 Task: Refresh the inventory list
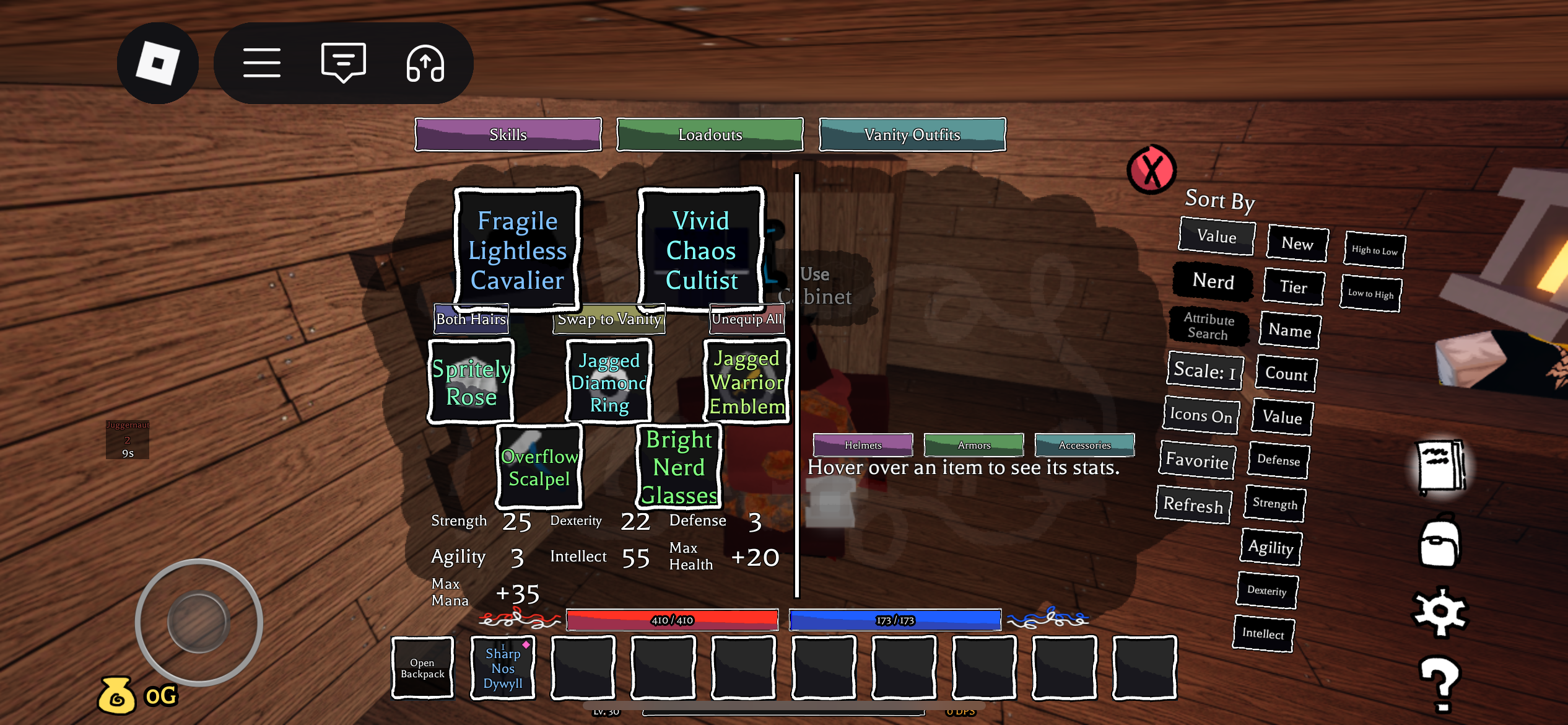tap(1193, 504)
